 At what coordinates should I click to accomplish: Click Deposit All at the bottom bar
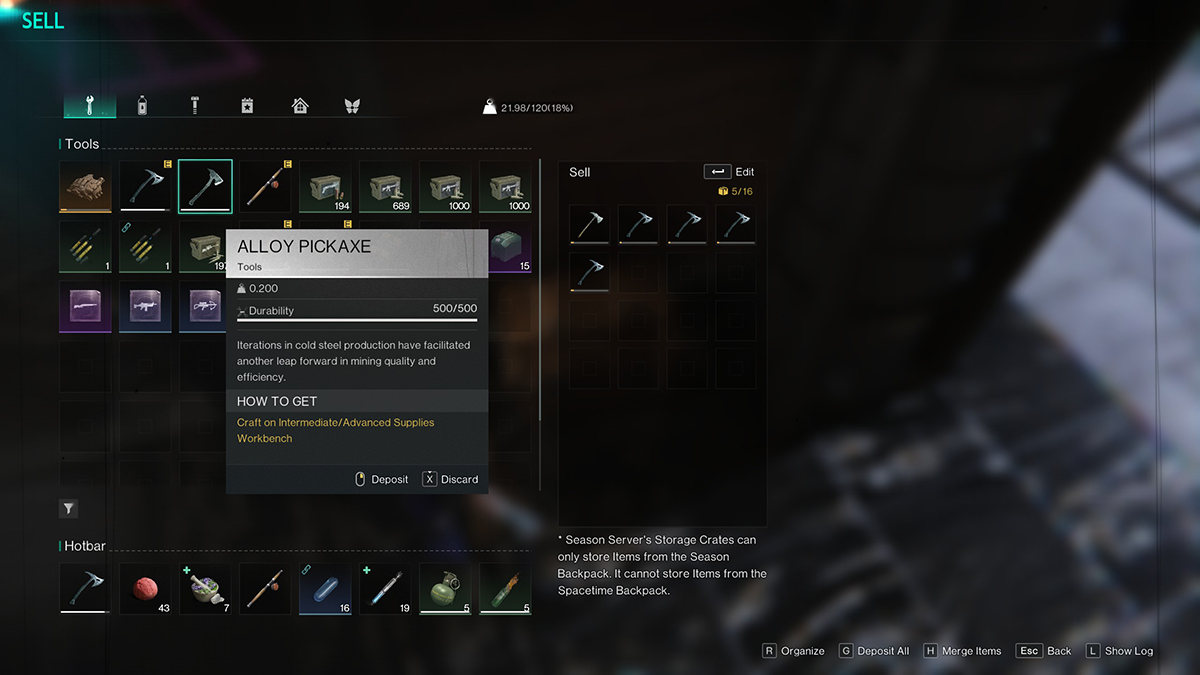point(874,651)
